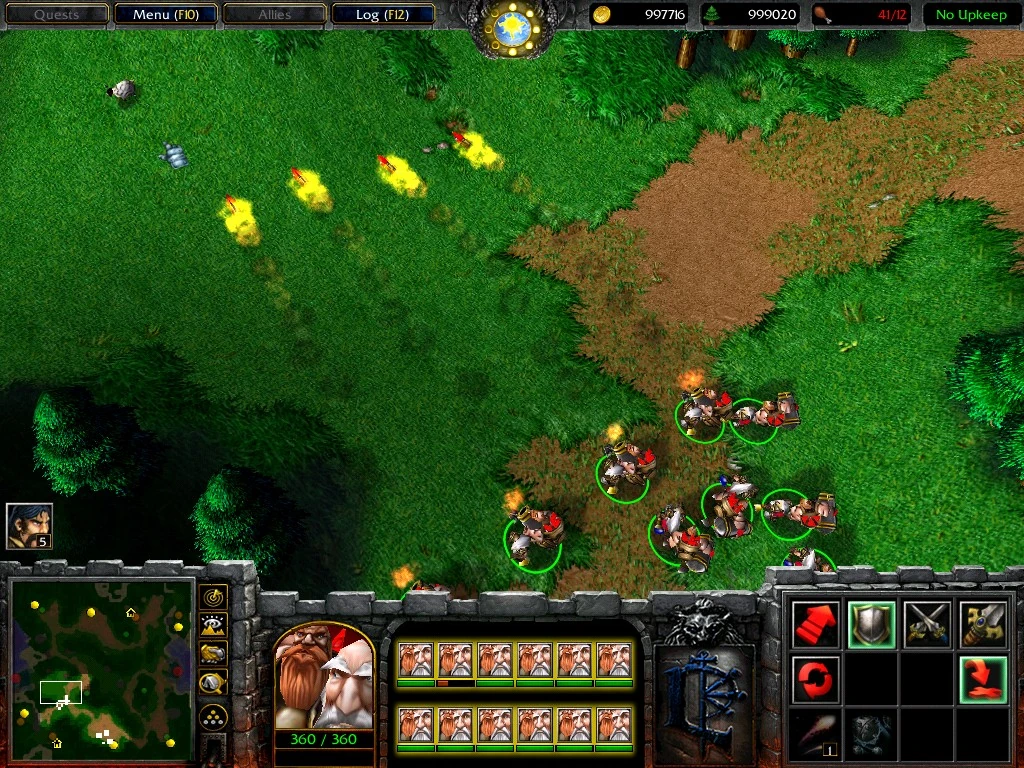Screen dimensions: 1024x768
Task: Click the day-night sun clock
Action: pyautogui.click(x=512, y=27)
